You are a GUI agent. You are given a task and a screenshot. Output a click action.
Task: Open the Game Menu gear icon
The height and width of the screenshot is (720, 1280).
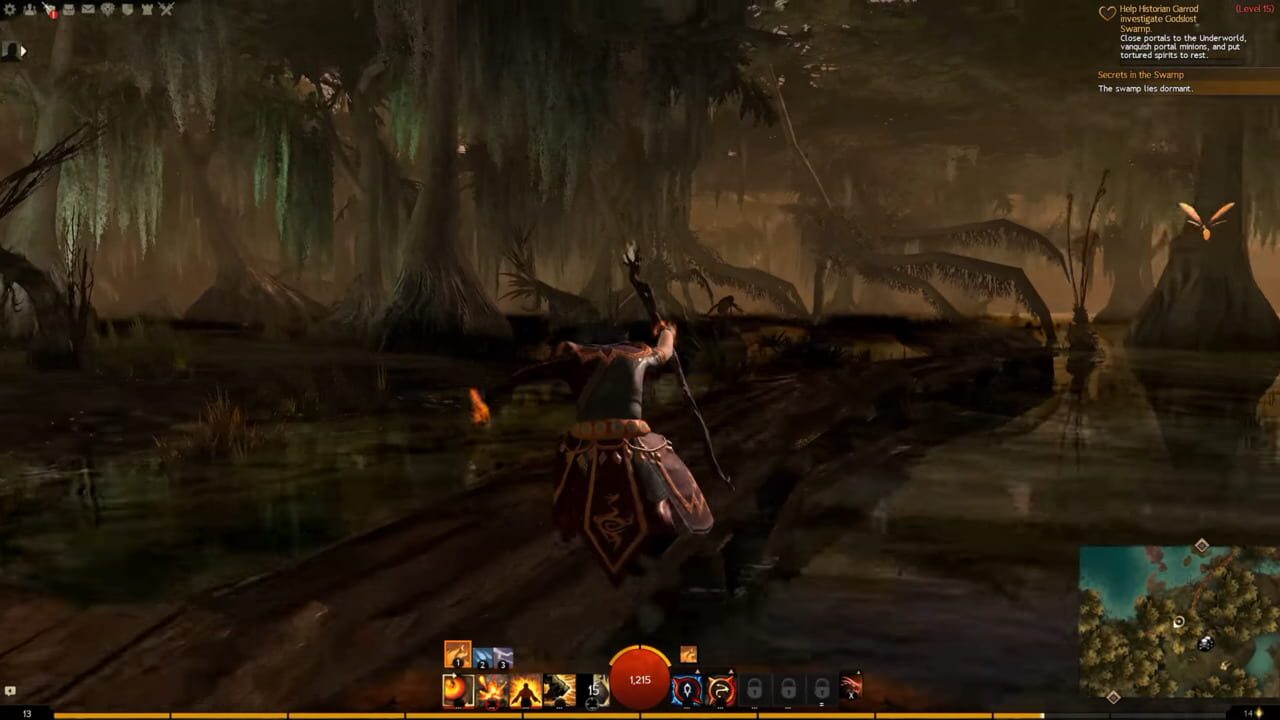click(x=9, y=8)
